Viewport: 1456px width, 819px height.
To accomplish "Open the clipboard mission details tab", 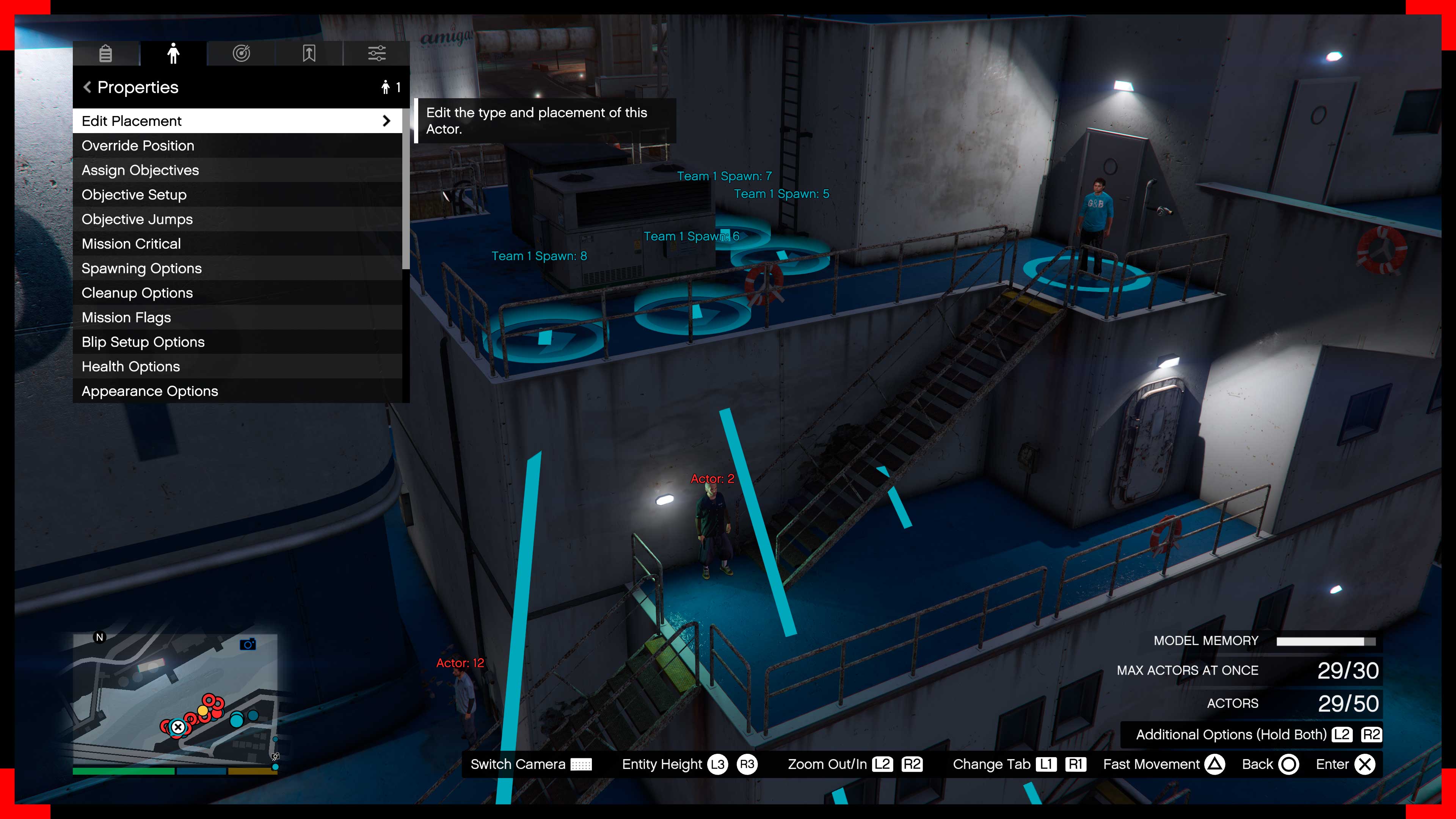I will pyautogui.click(x=106, y=54).
